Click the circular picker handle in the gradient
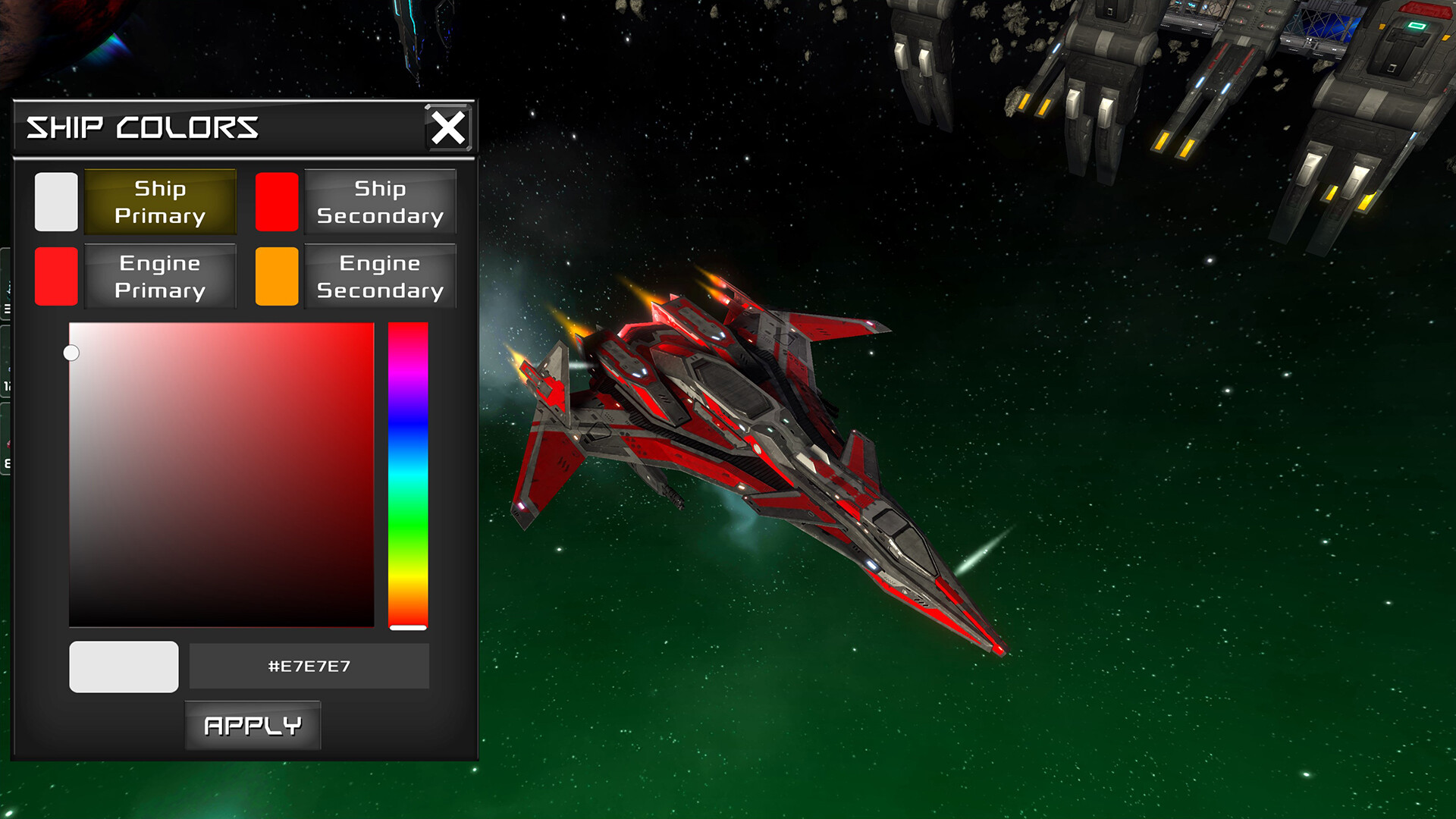 click(x=72, y=352)
